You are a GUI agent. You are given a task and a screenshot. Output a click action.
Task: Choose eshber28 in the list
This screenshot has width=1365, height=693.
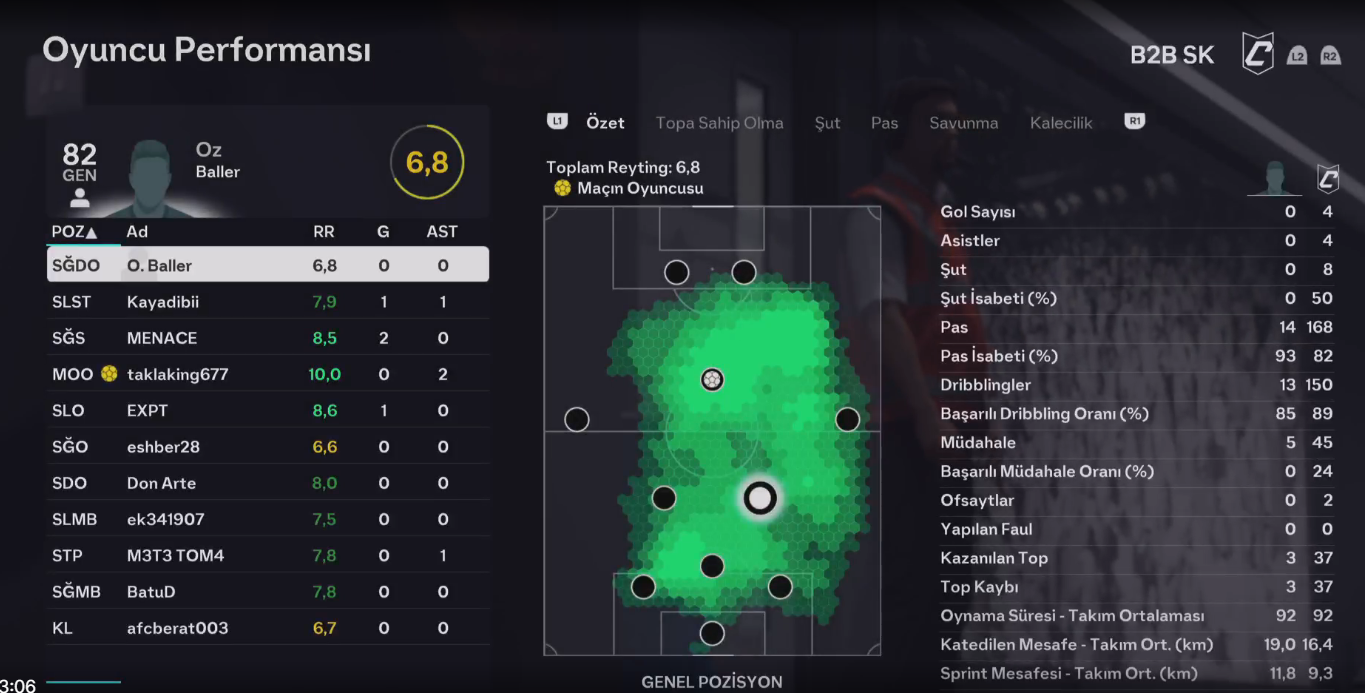pos(267,447)
